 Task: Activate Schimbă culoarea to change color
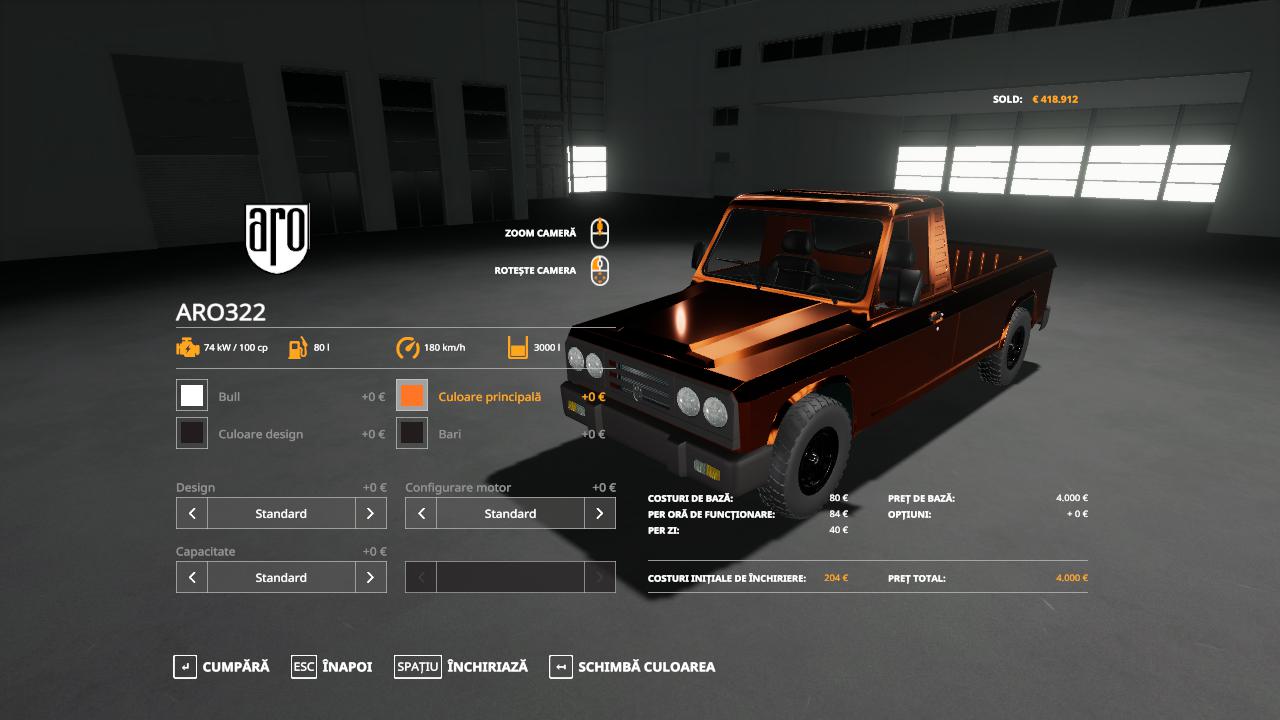click(632, 667)
